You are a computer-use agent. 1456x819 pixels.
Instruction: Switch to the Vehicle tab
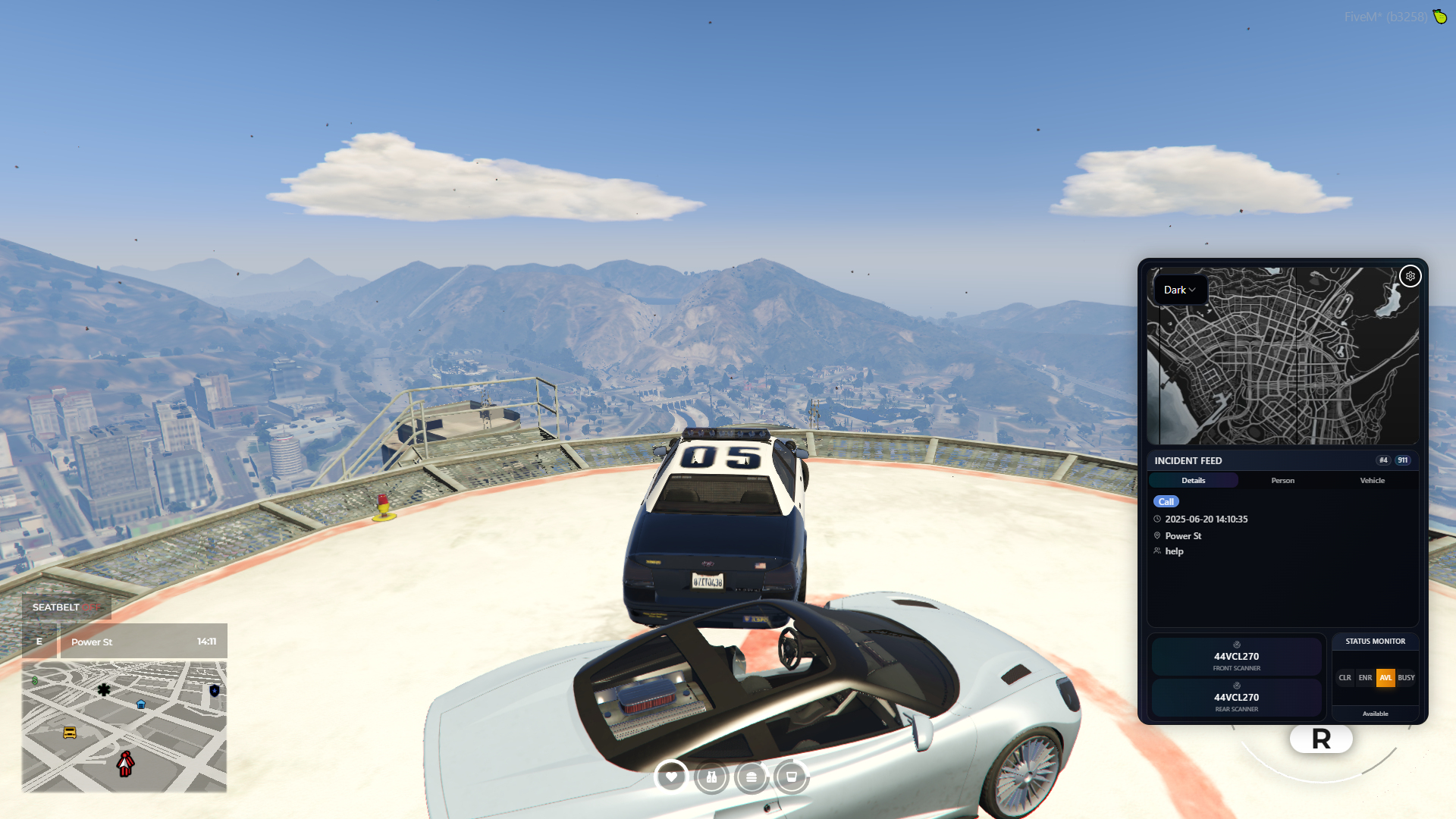coord(1372,480)
